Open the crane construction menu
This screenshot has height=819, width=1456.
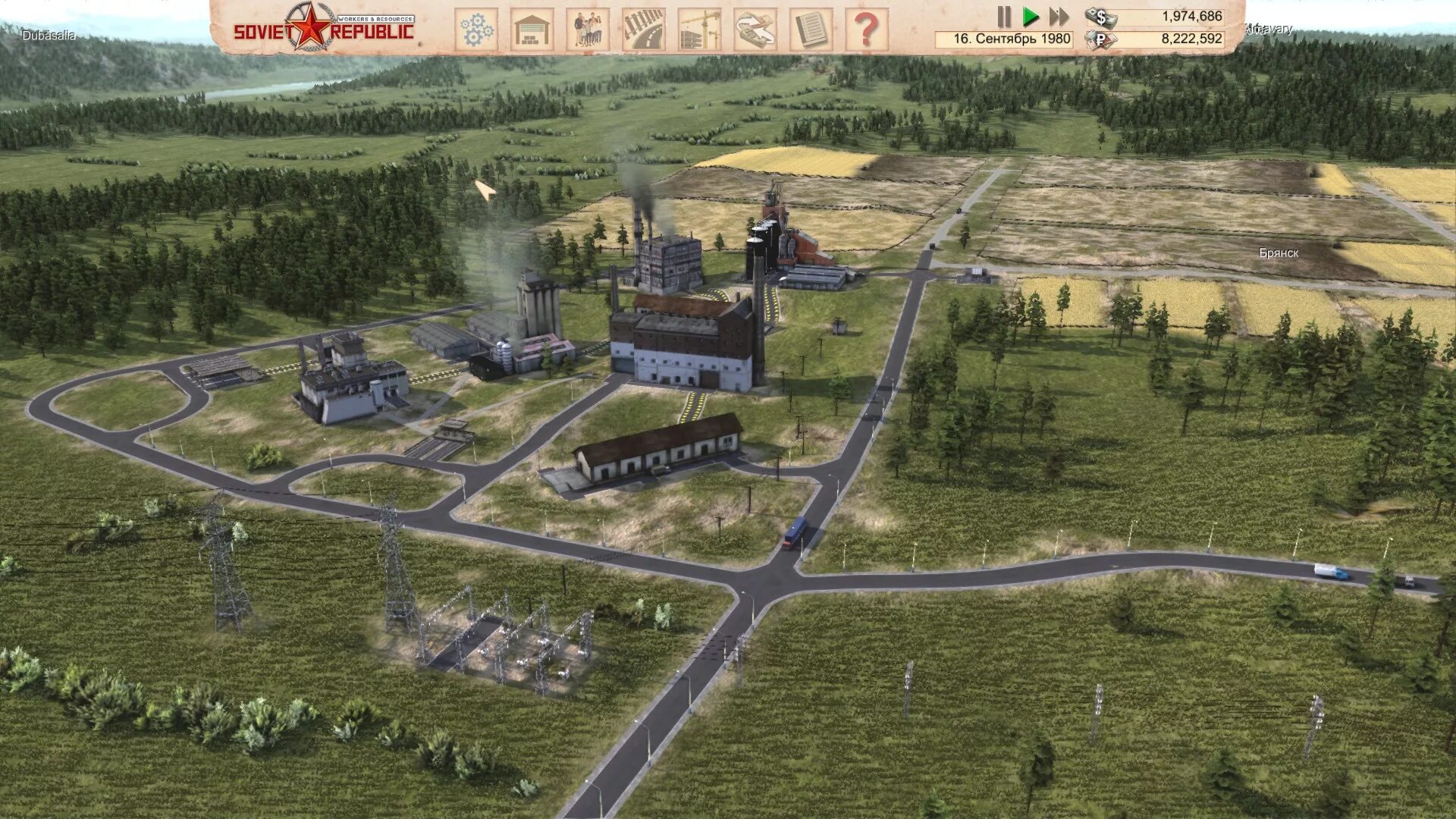coord(699,30)
